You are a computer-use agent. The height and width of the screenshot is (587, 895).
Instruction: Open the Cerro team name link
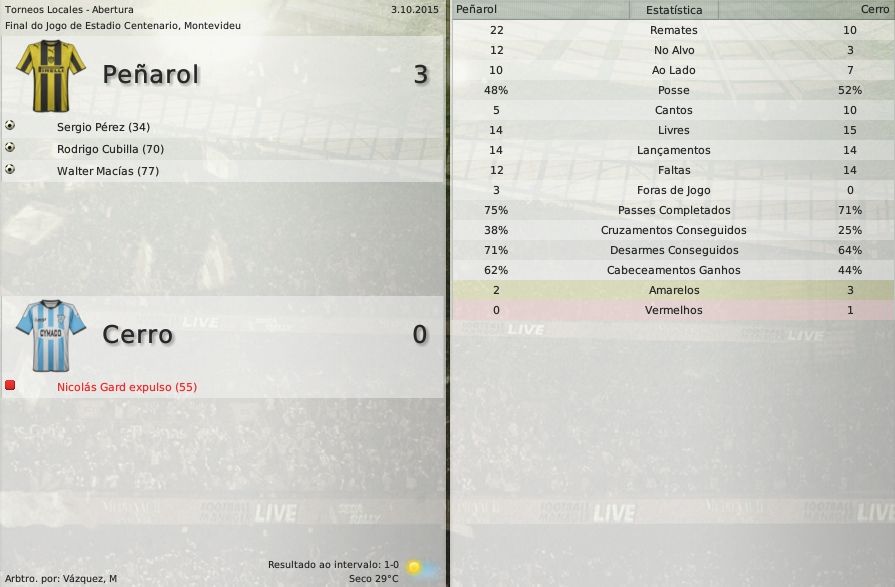click(137, 334)
